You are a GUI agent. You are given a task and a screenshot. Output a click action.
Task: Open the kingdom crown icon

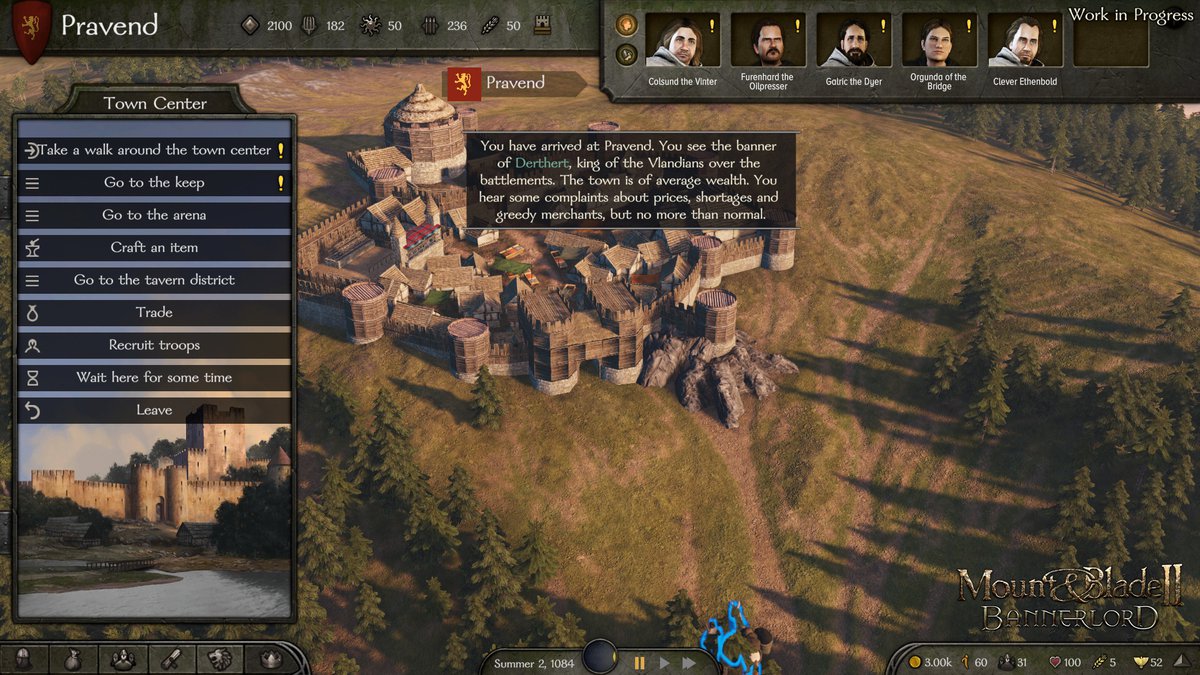pyautogui.click(x=269, y=659)
